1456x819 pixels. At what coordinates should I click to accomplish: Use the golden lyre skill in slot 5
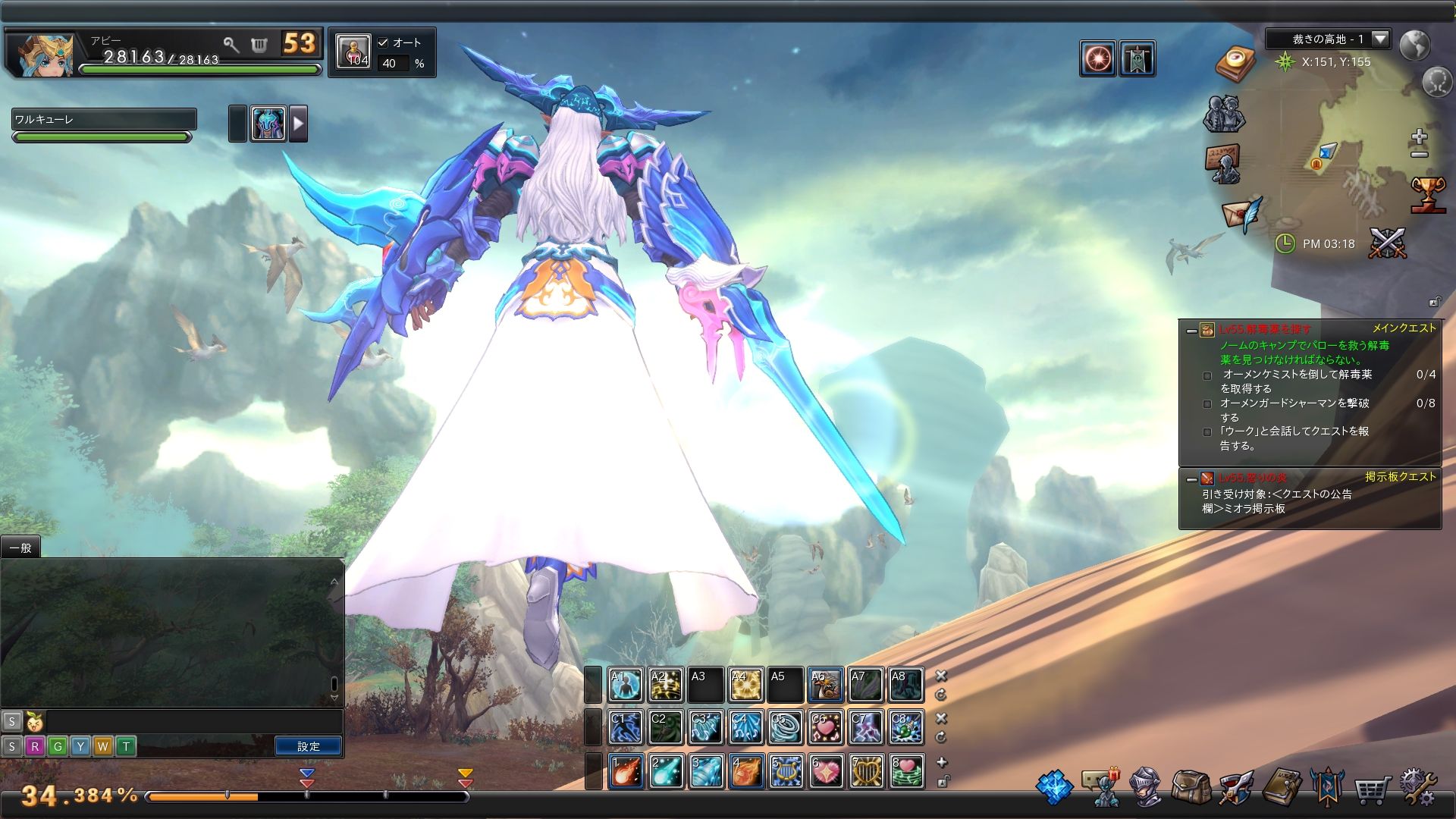[786, 771]
